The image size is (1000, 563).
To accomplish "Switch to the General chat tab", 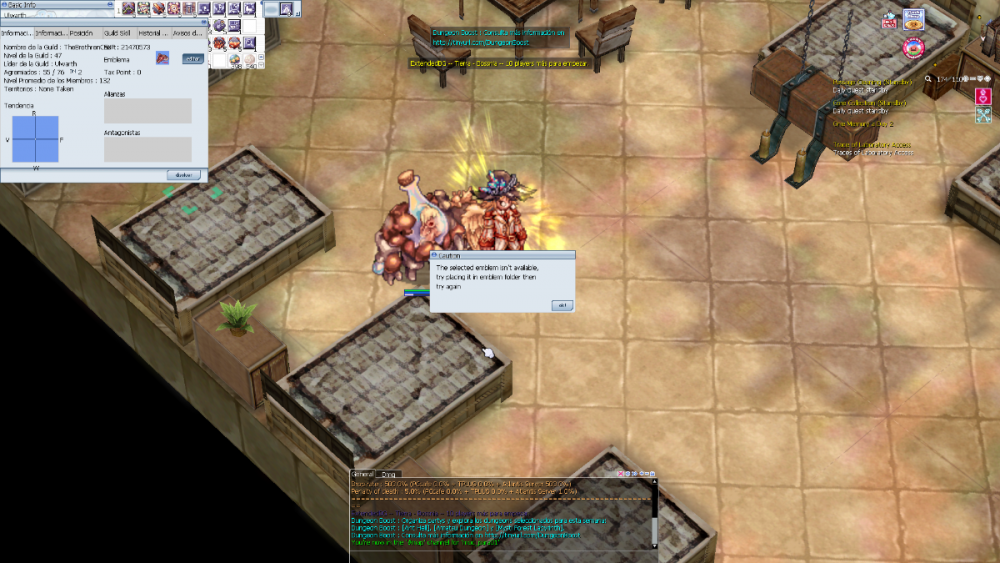I will click(x=363, y=473).
